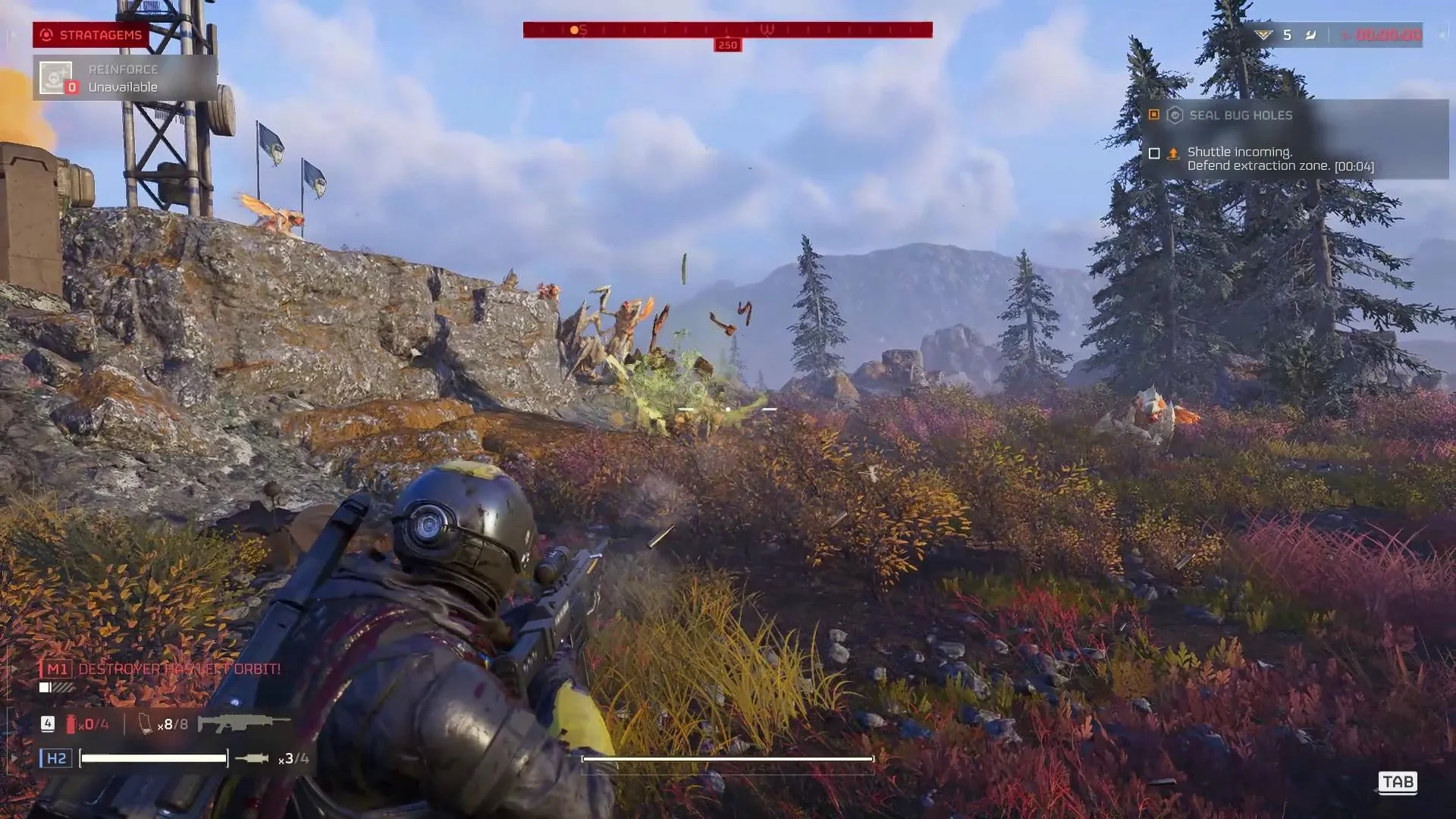Click the spare magazine icon
Image resolution: width=1456 pixels, height=819 pixels.
146,724
